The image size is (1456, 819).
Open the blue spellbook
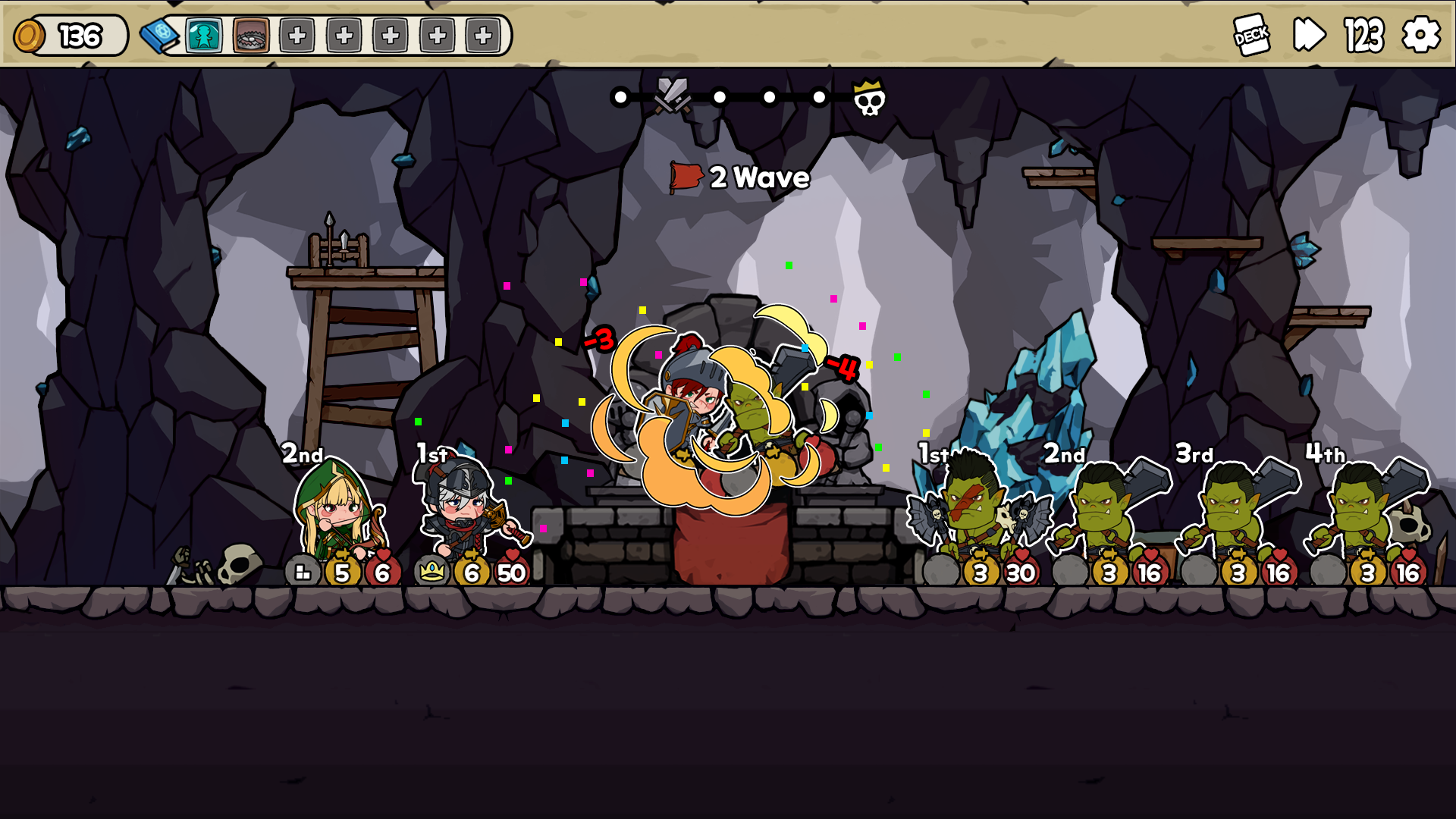(x=158, y=36)
